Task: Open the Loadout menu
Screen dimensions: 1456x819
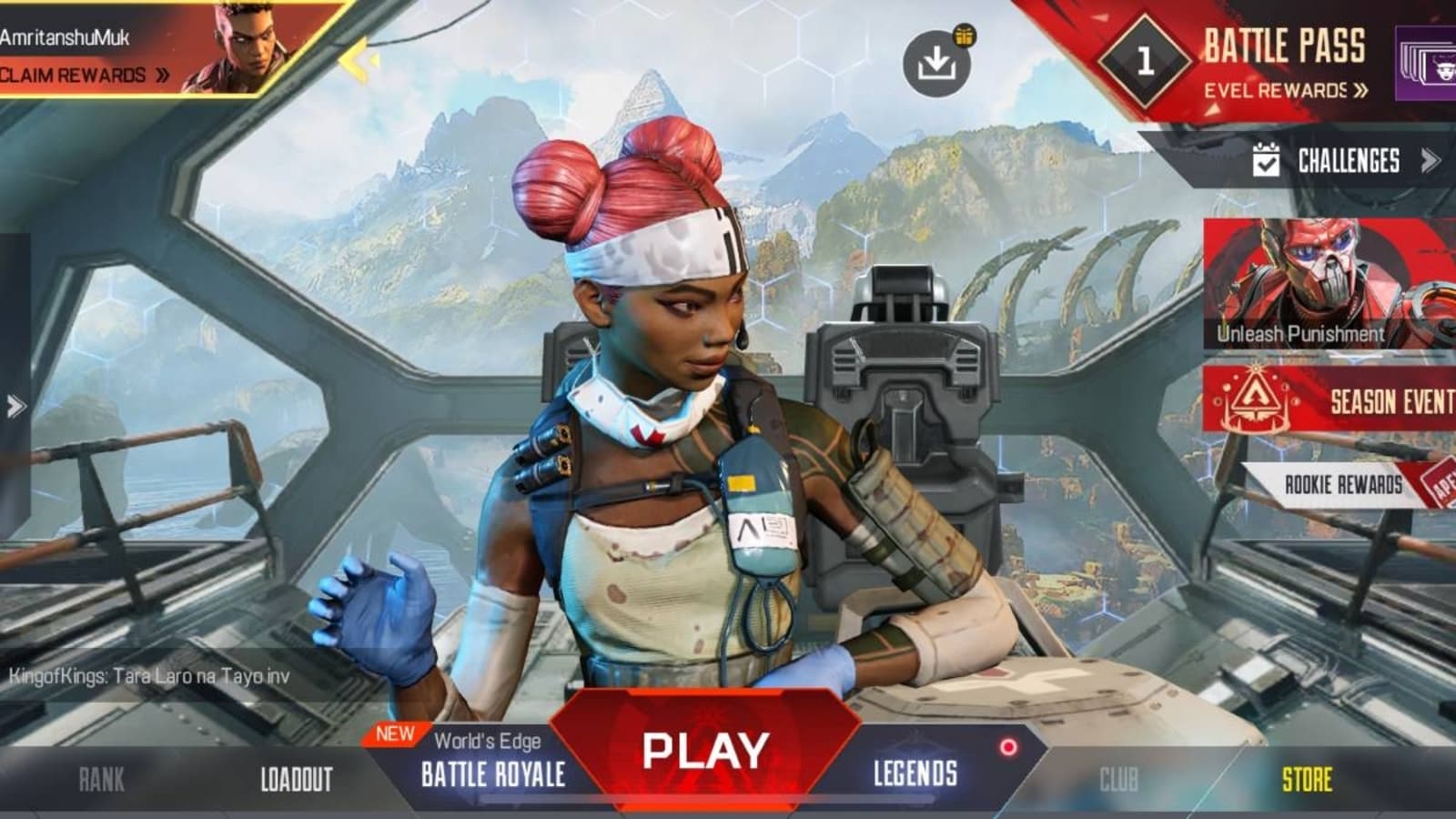Action: pos(297,779)
